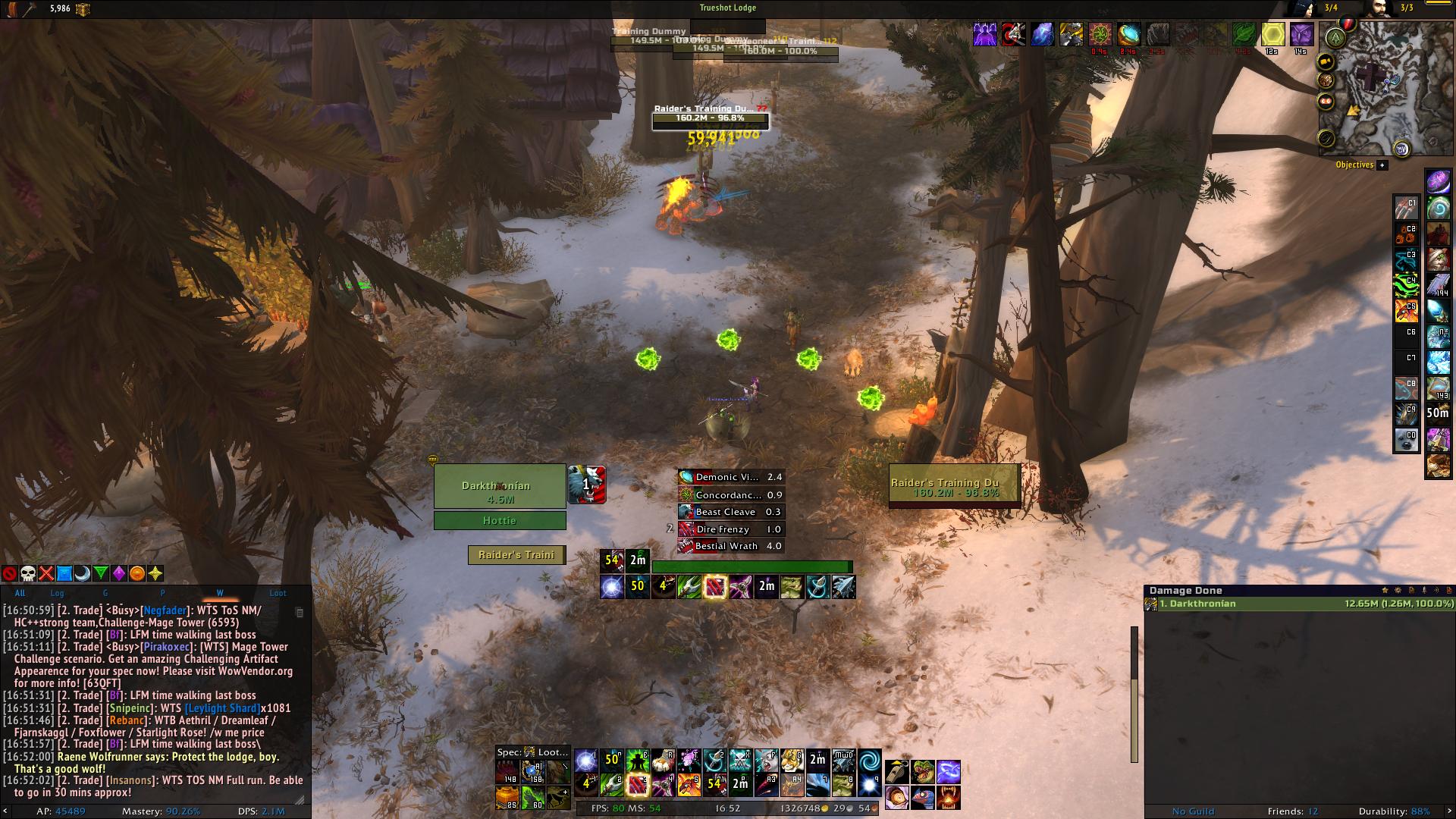The height and width of the screenshot is (819, 1456).
Task: Select the Darkthronían player unit frame
Action: [499, 486]
